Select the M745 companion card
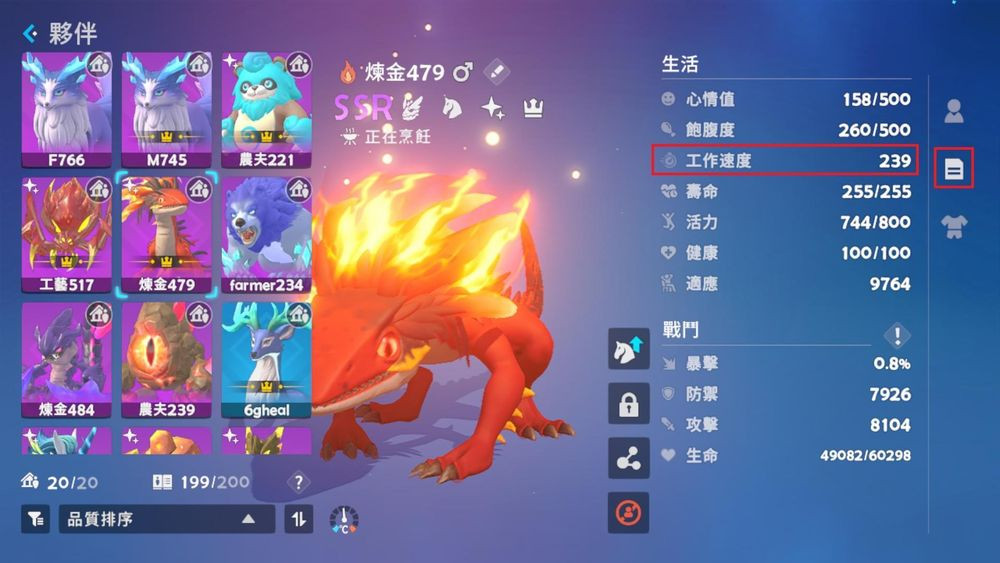Viewport: 1000px width, 563px height. click(x=166, y=110)
